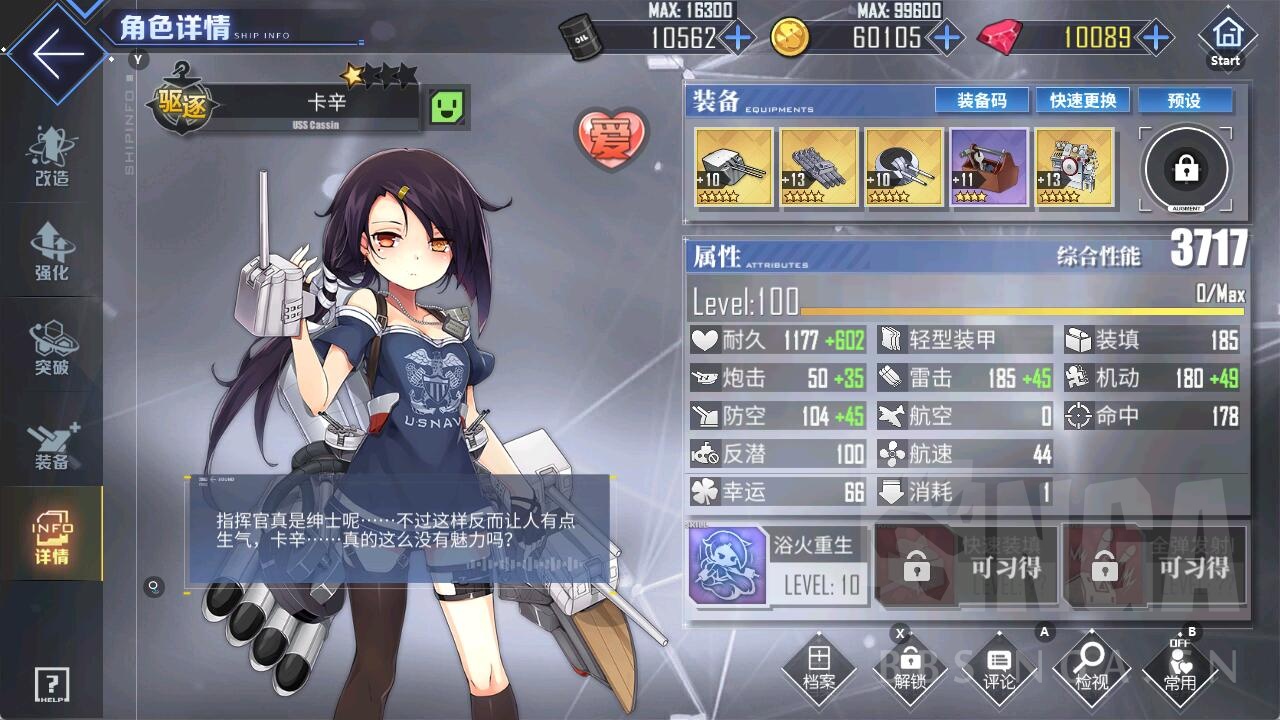
Task: Switch to the 强化 enhance tab
Action: click(51, 251)
